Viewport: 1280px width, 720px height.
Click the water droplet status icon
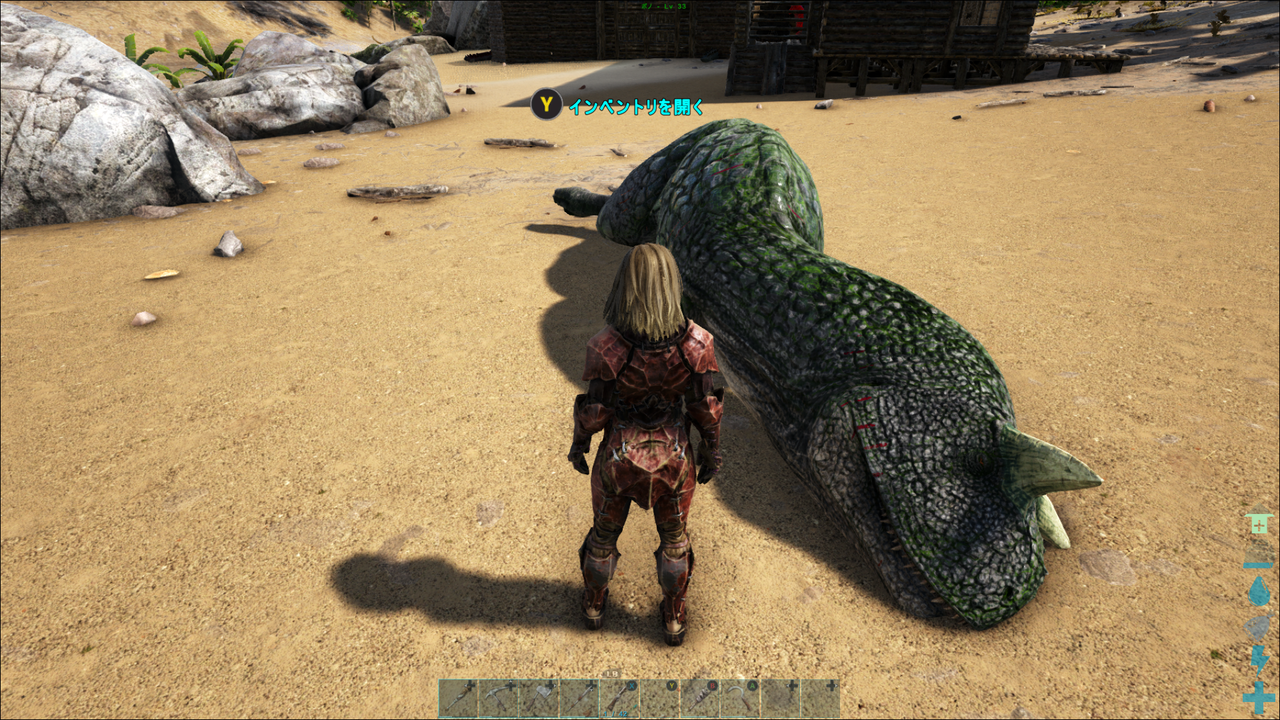(x=1258, y=592)
